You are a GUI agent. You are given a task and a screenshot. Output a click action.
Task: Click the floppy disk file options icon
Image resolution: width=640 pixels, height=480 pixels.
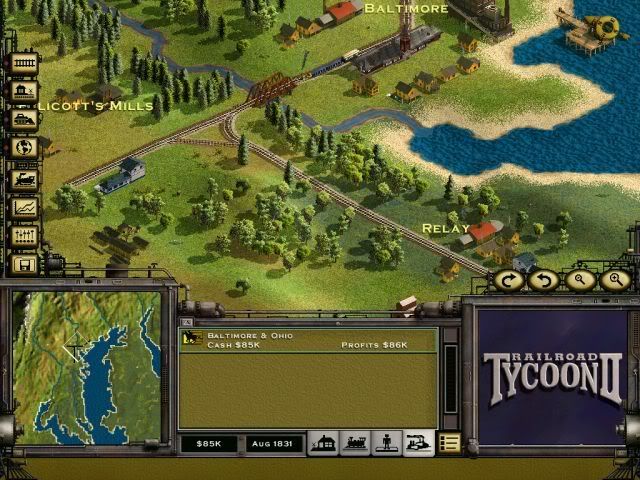pos(24,264)
